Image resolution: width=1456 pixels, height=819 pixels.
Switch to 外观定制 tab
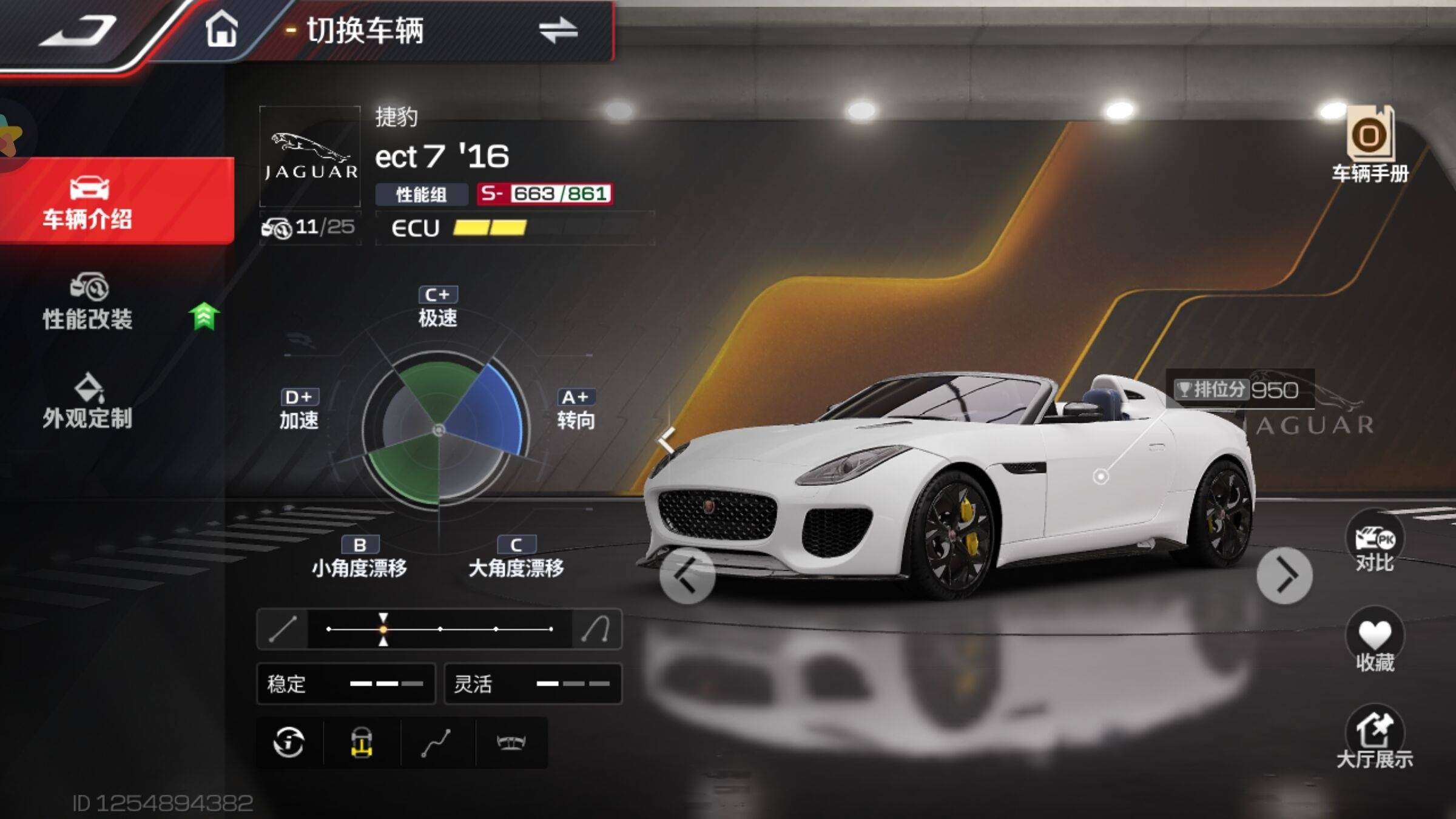click(x=89, y=402)
